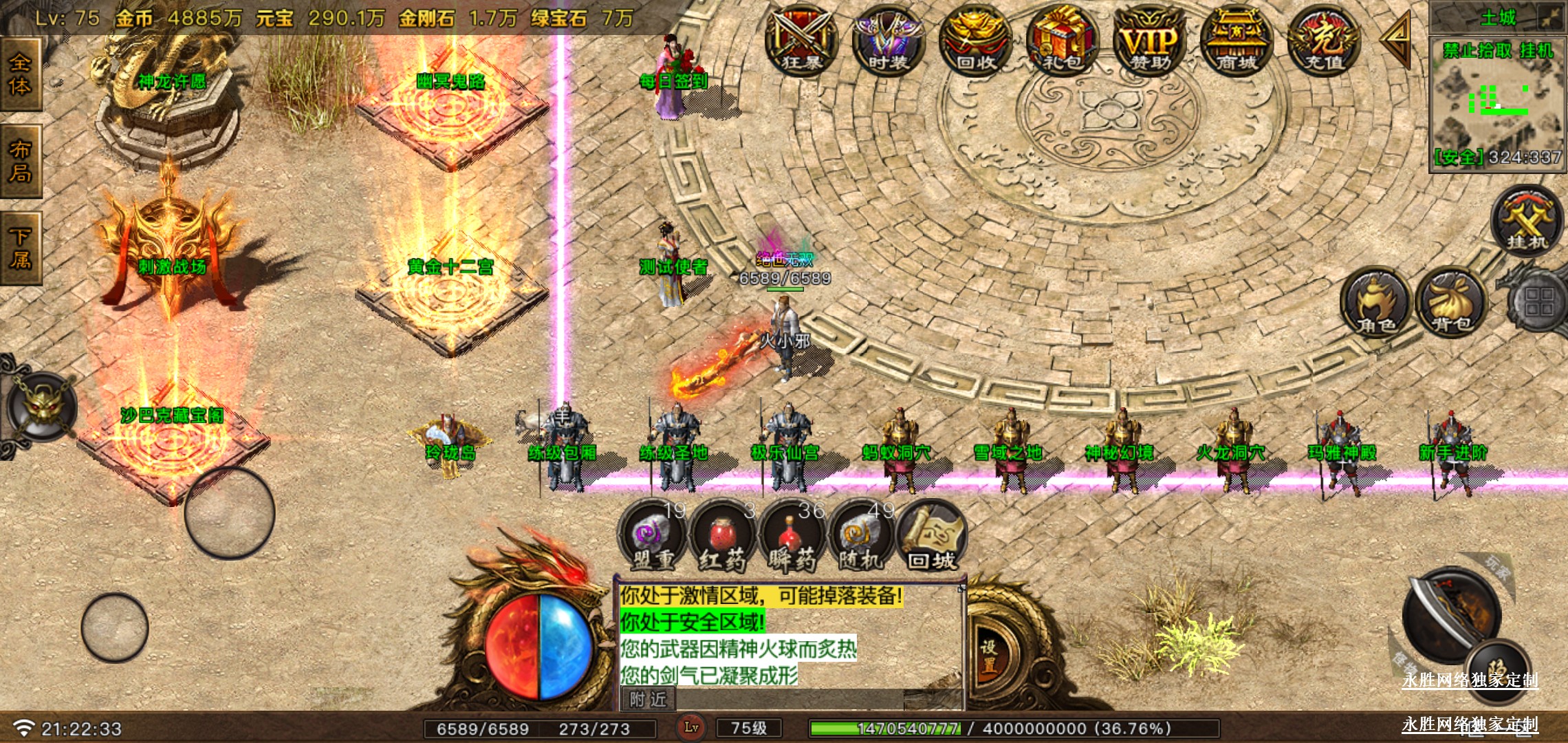Use the 红药 red potion slot
Image resolution: width=1568 pixels, height=743 pixels.
click(x=723, y=537)
